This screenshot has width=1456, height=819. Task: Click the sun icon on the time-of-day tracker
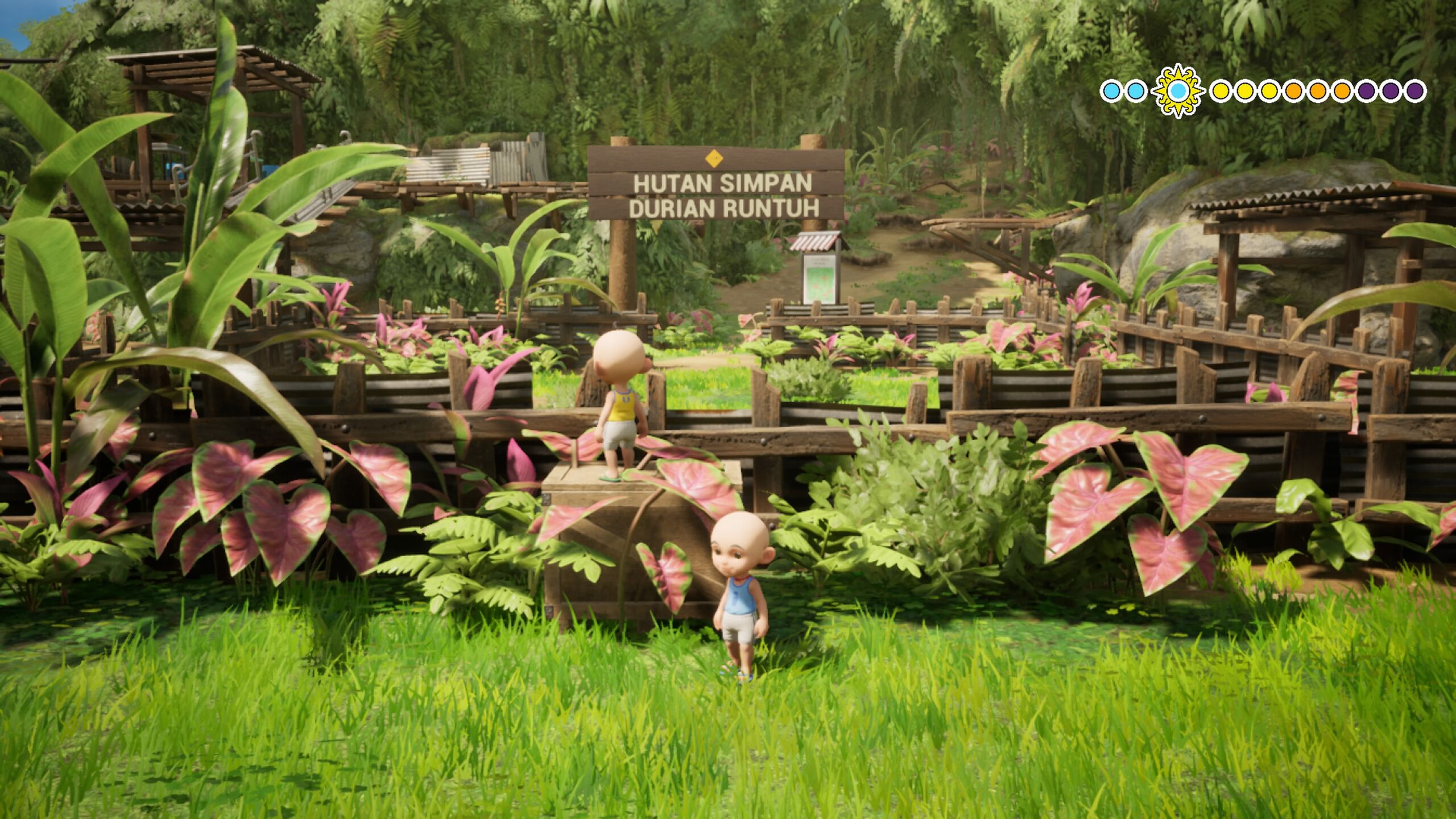pos(1178,91)
